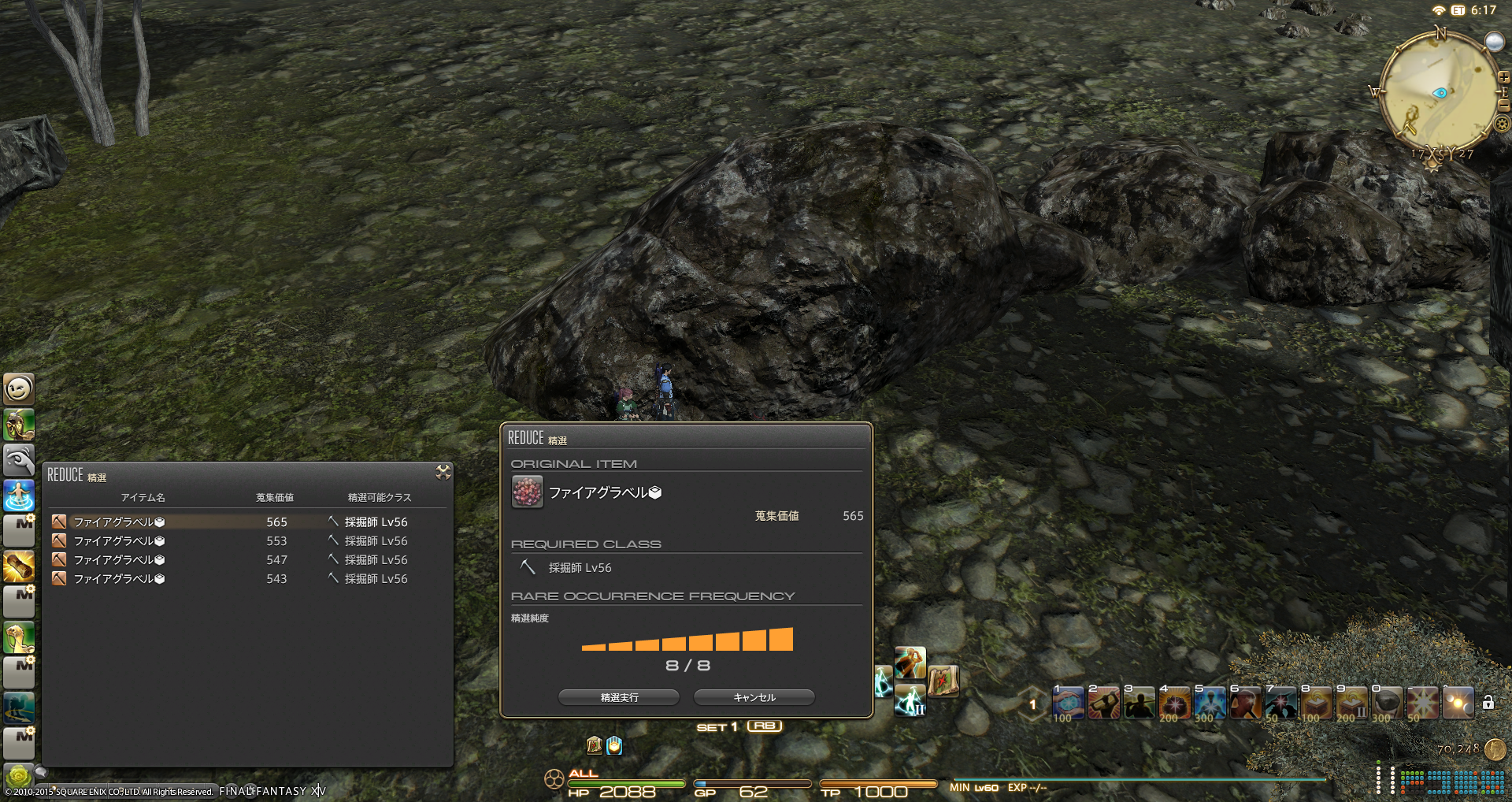Use the rock ability in slot 4
The image size is (1512, 802).
pos(1174,703)
